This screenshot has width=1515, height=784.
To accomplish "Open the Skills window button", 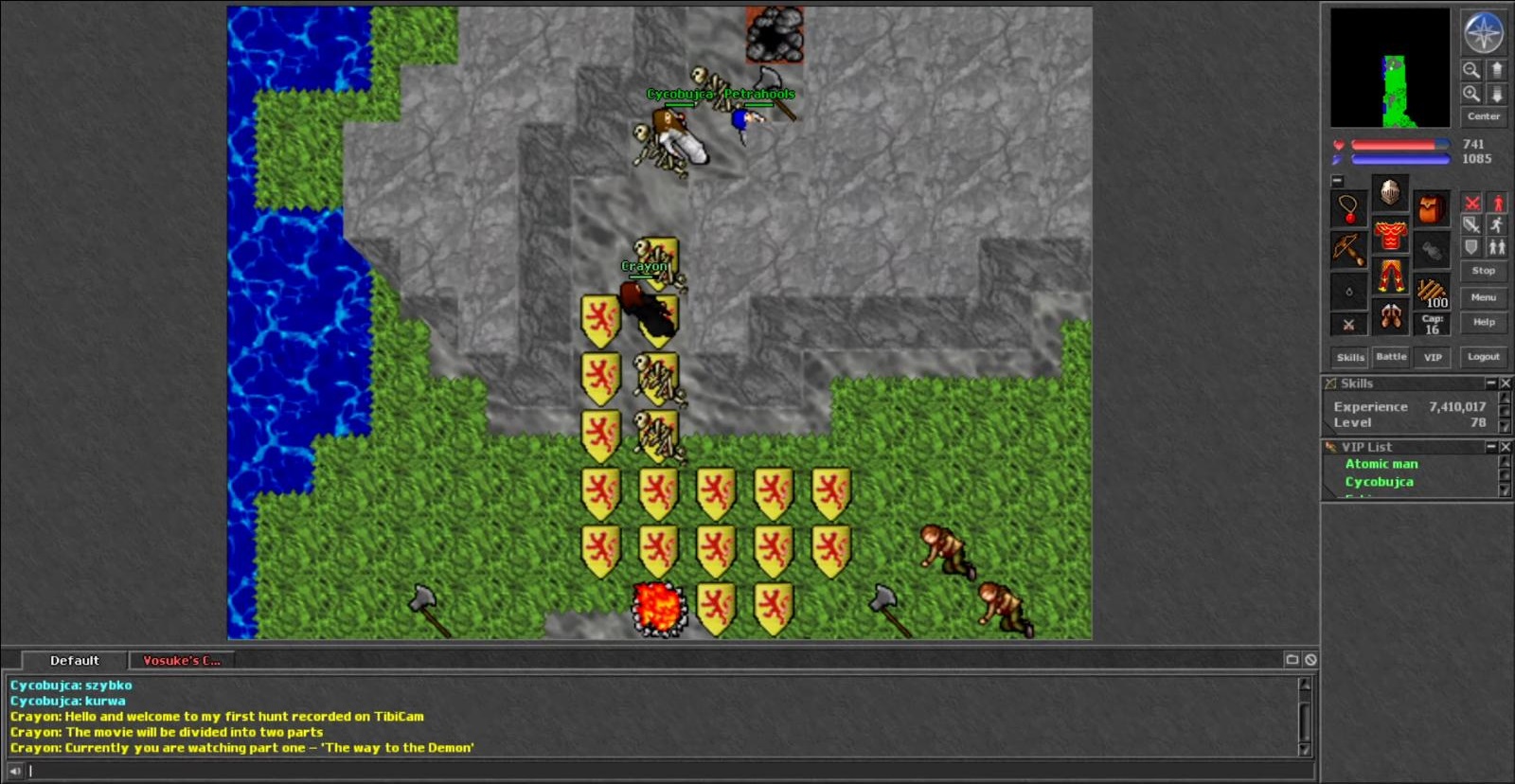I will [1350, 357].
